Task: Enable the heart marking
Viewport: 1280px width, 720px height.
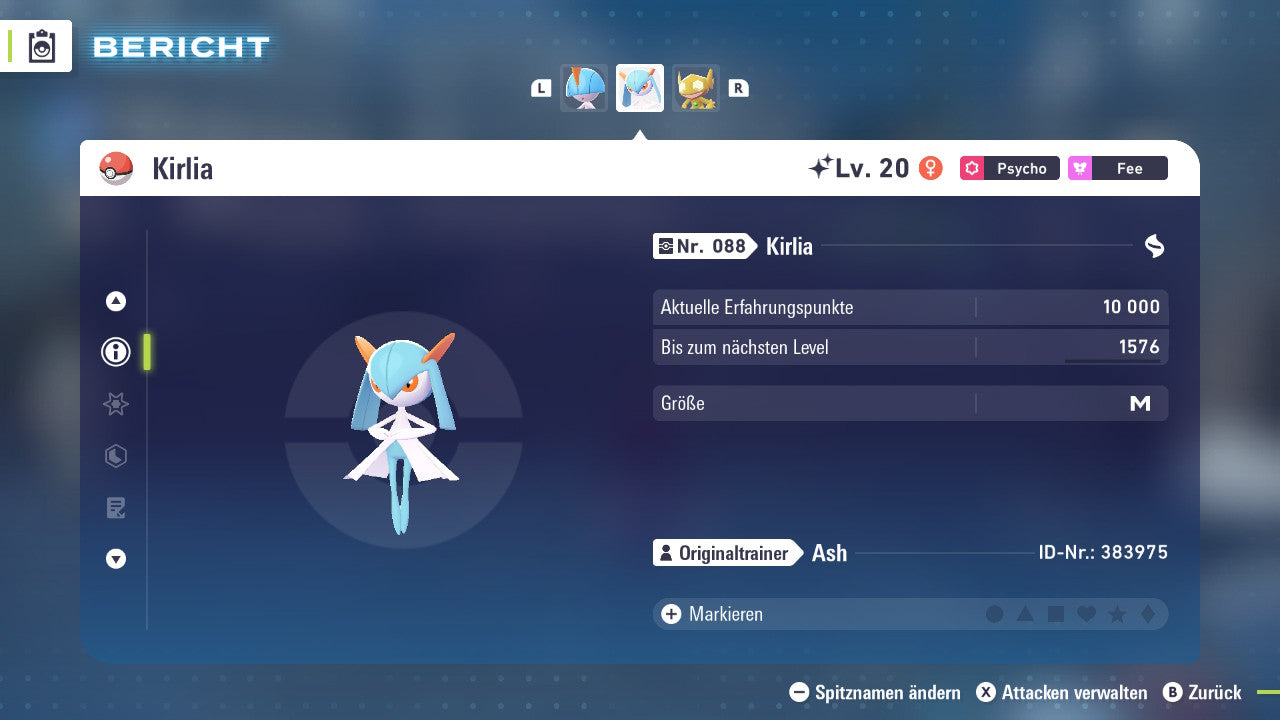Action: [x=1086, y=614]
